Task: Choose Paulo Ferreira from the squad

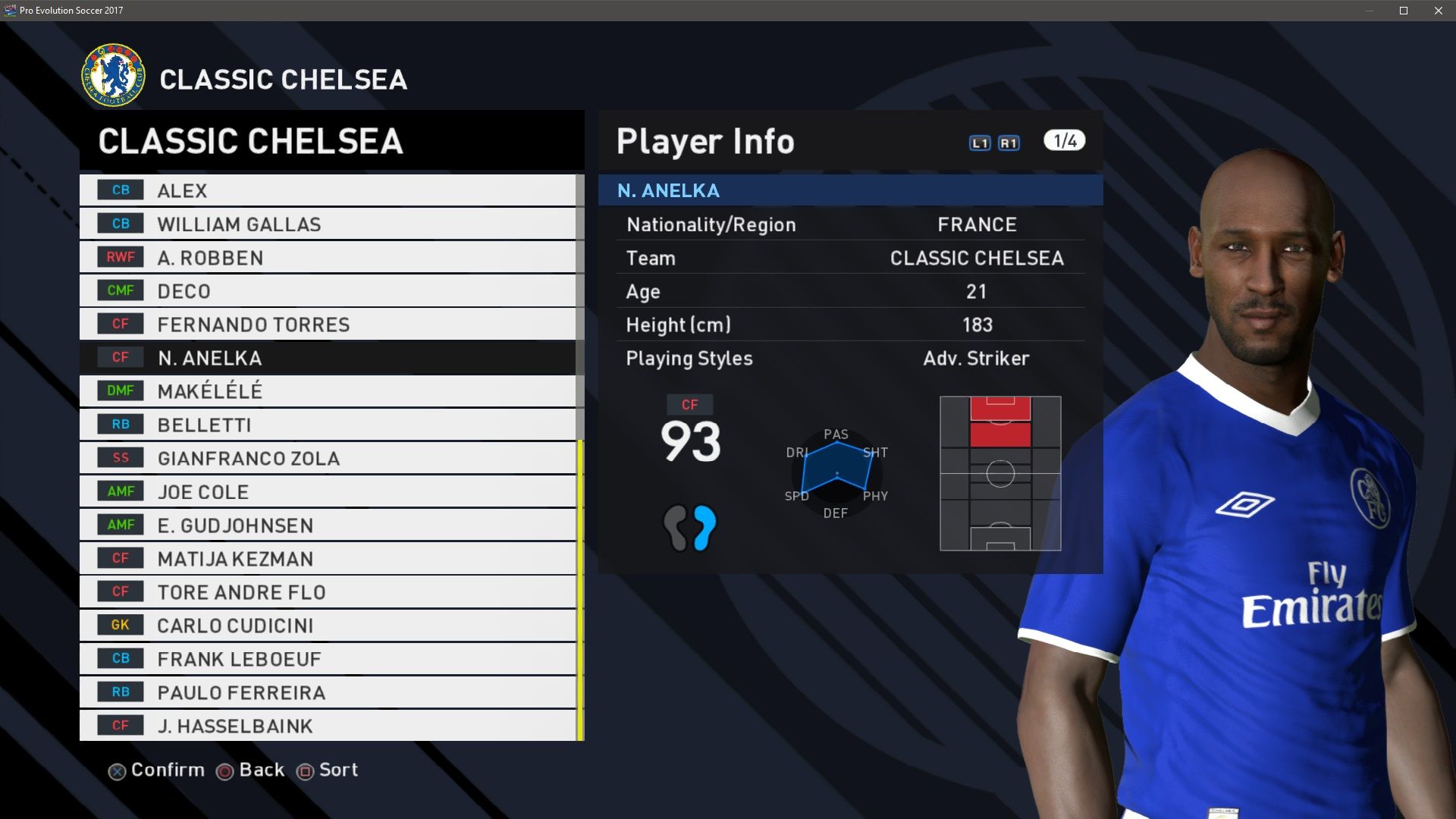Action: (328, 692)
